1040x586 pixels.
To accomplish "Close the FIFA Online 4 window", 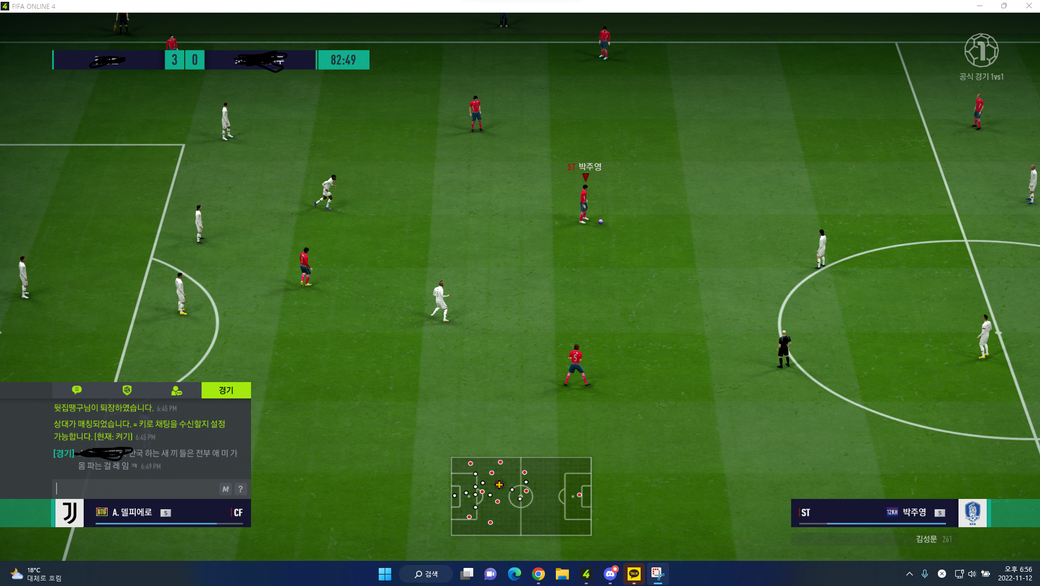I will 1029,6.
